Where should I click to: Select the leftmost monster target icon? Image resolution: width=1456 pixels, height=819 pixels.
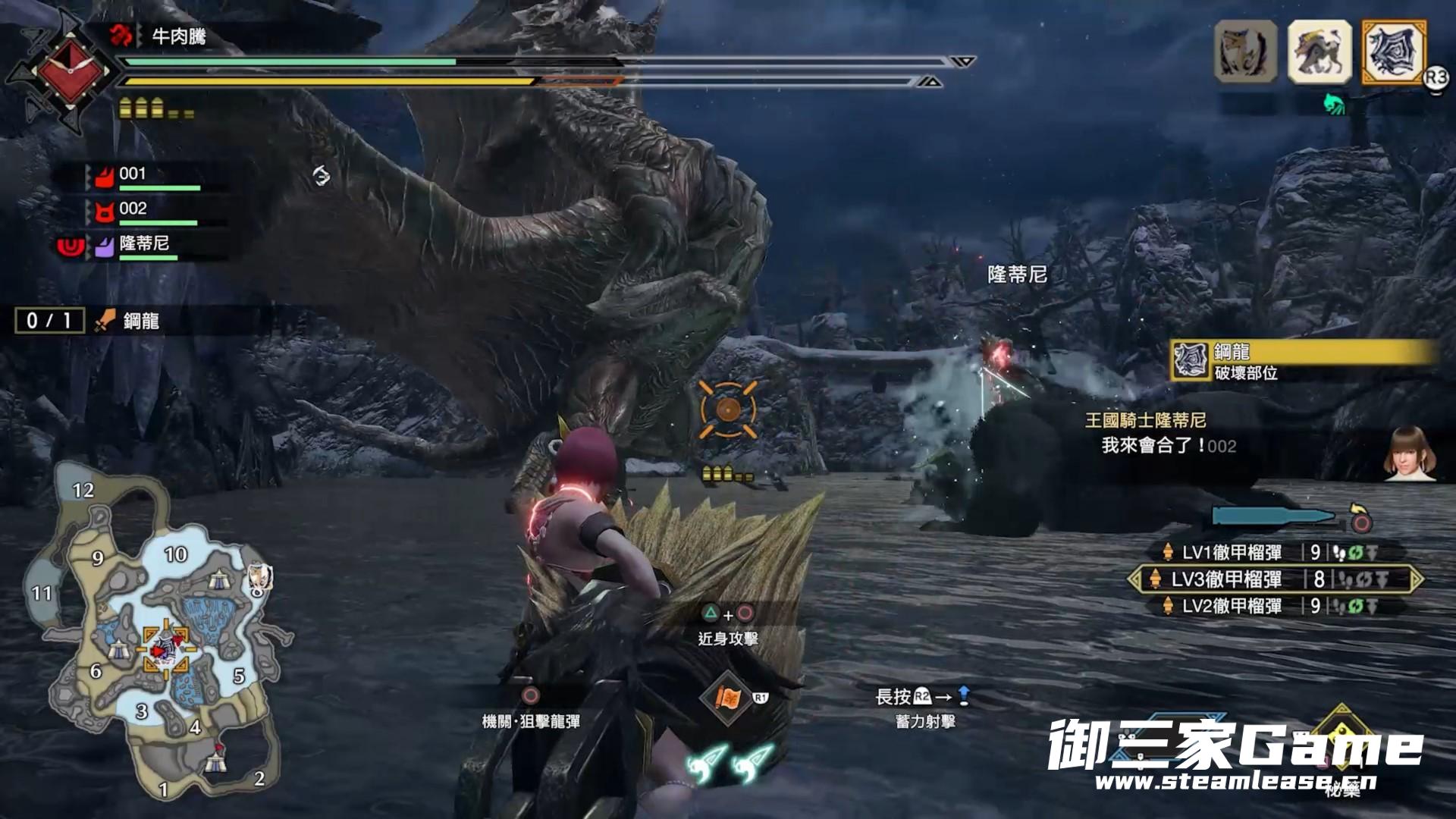coord(1245,52)
